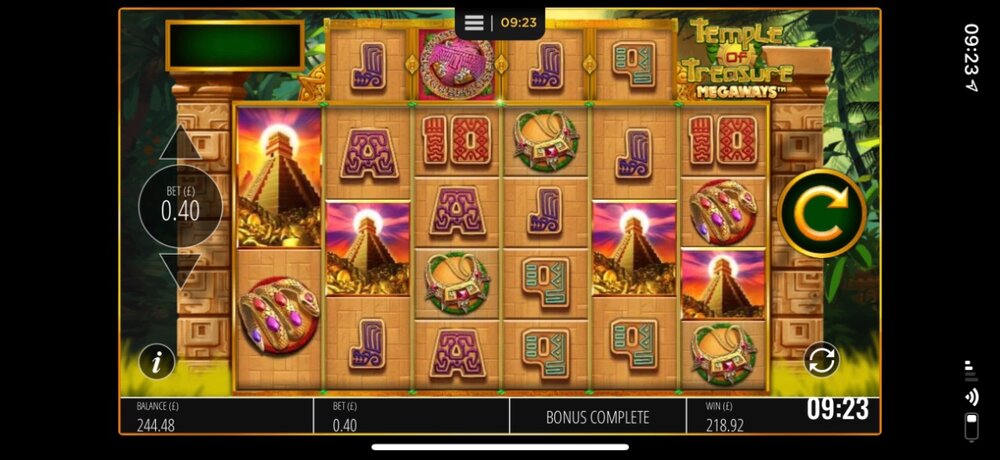The height and width of the screenshot is (460, 1000).
Task: Open the hamburger menu at the top
Action: (x=475, y=22)
